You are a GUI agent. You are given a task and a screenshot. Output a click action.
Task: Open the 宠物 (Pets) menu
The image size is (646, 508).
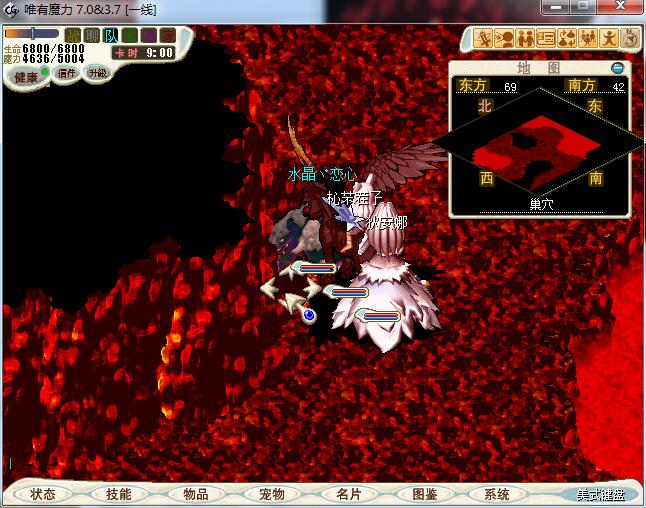[x=271, y=494]
